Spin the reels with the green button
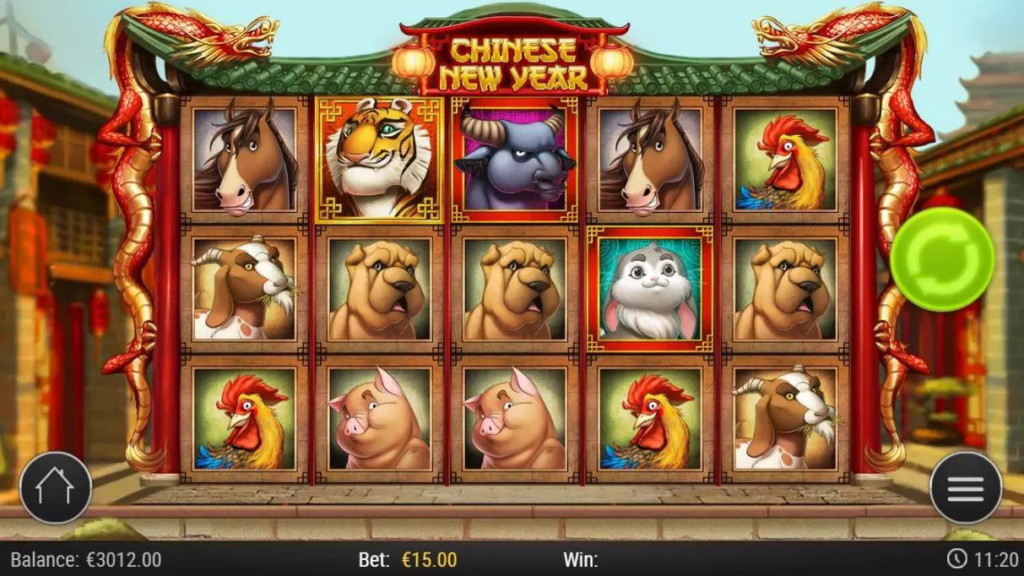 941,259
